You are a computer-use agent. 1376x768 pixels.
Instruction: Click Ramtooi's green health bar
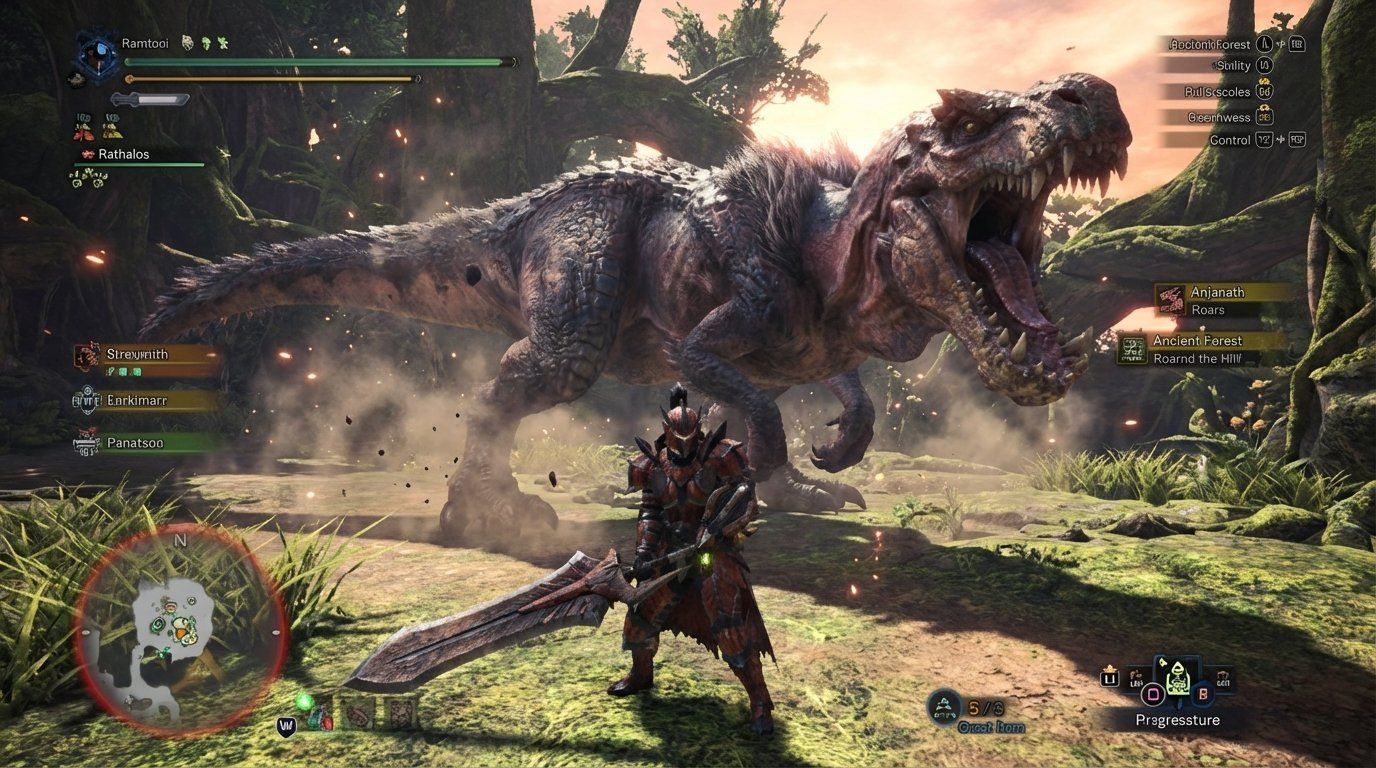(310, 61)
